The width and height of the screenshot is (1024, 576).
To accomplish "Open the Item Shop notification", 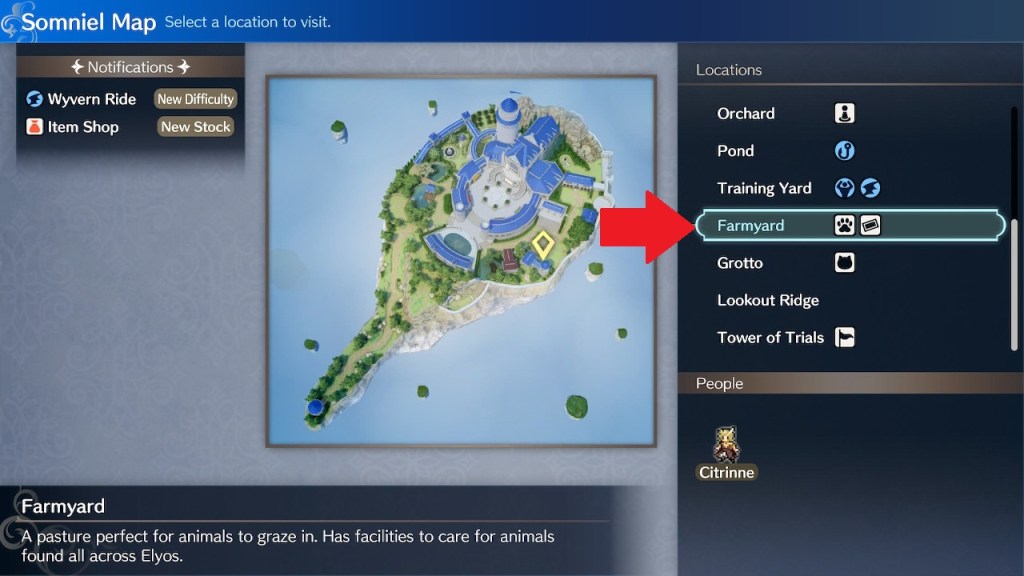I will [x=84, y=127].
